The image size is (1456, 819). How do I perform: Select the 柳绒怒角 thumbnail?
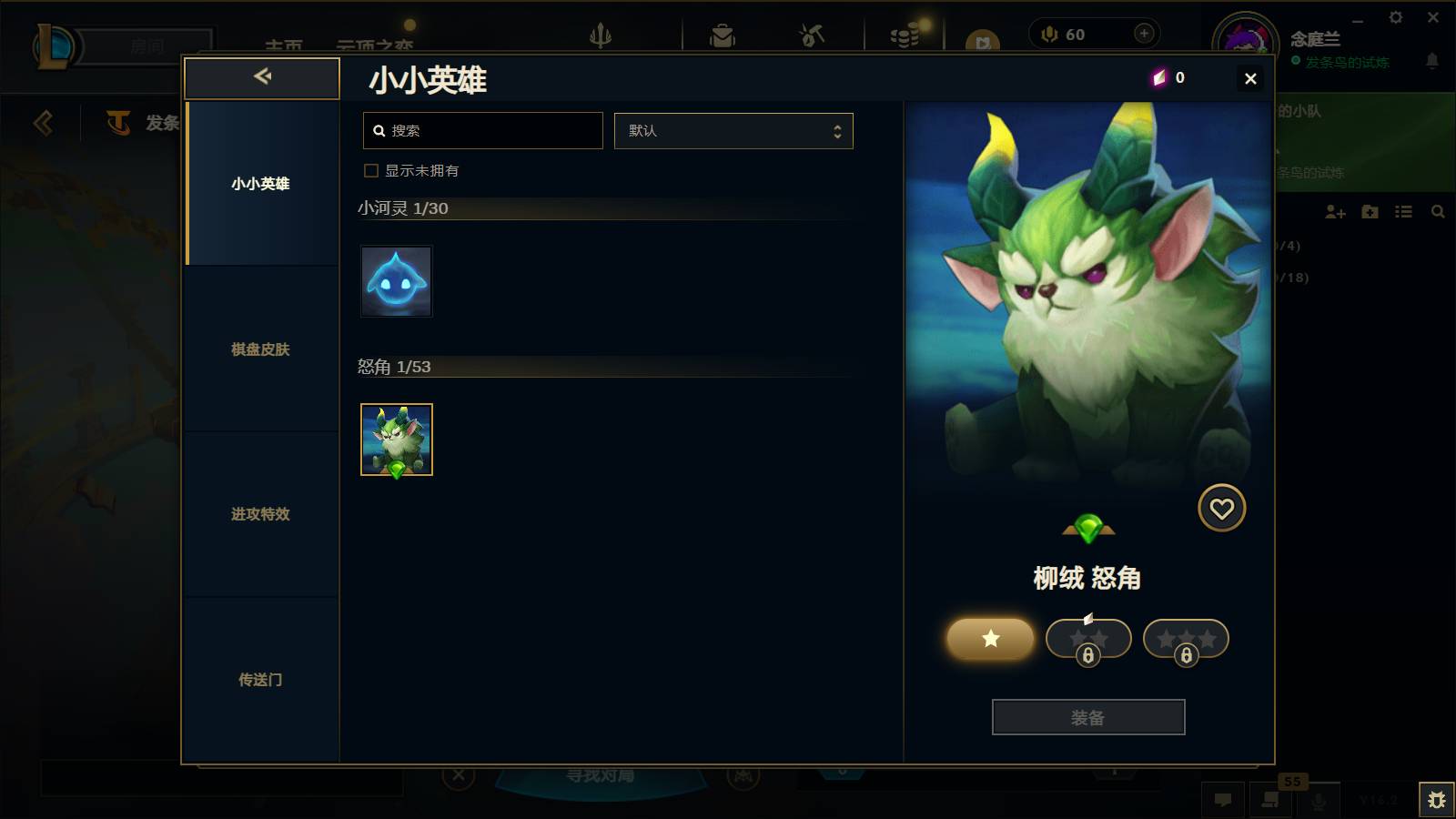[x=396, y=440]
